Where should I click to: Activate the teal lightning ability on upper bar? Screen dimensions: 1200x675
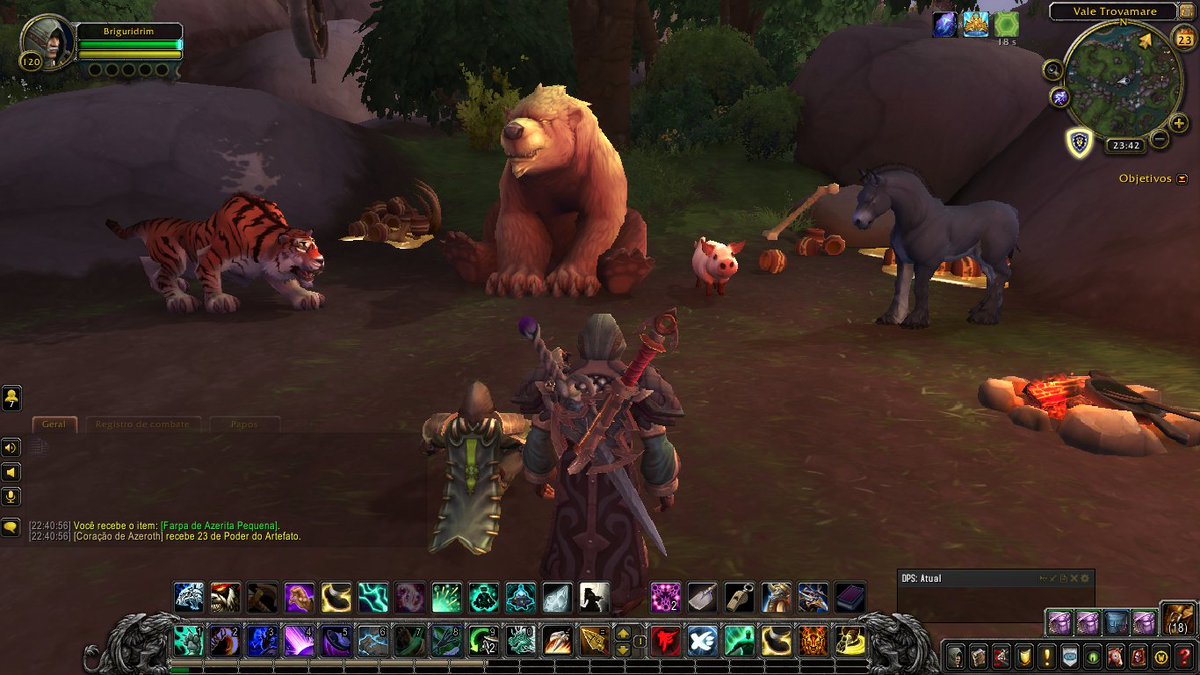click(372, 597)
